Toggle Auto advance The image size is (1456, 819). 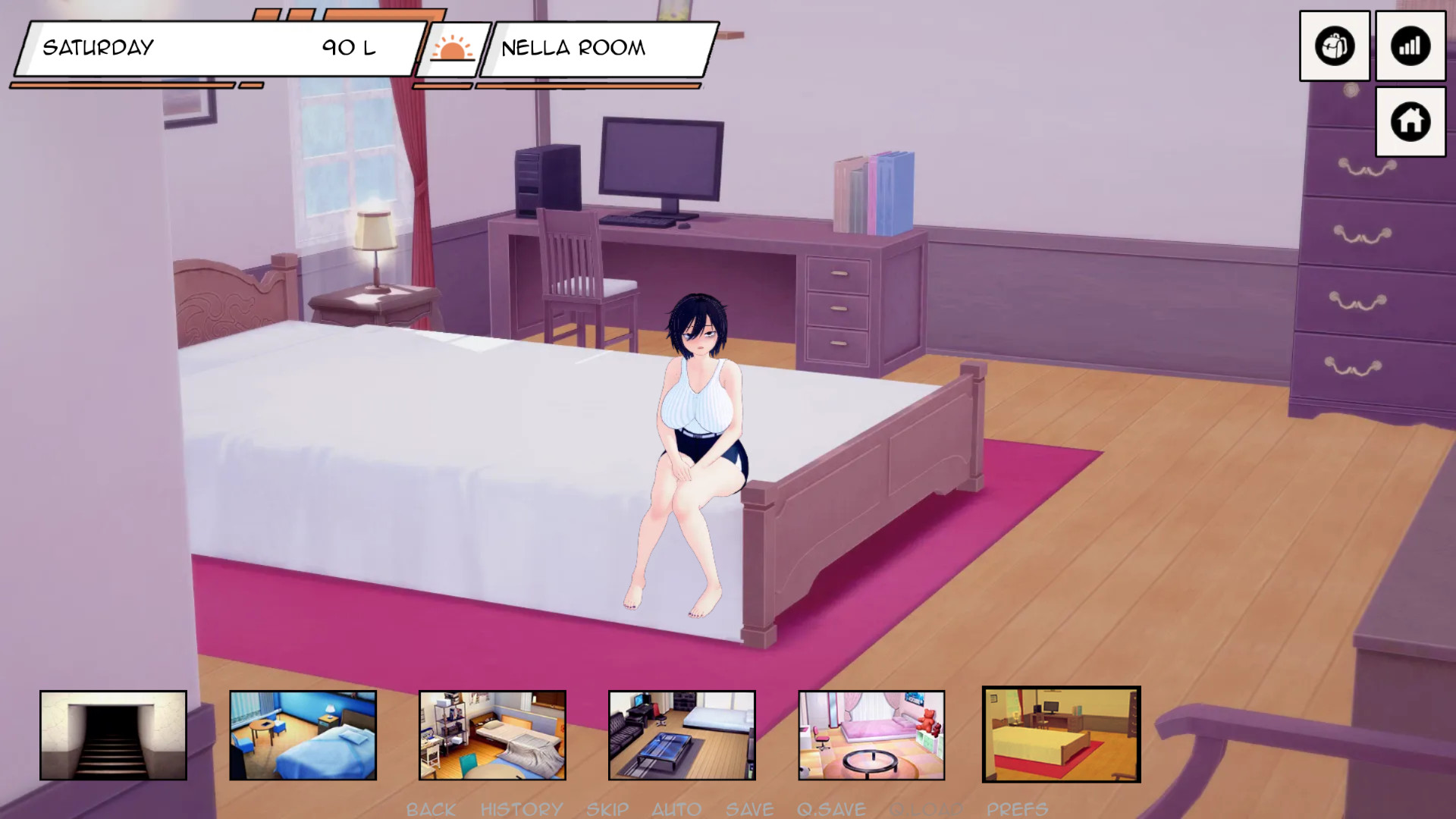676,809
